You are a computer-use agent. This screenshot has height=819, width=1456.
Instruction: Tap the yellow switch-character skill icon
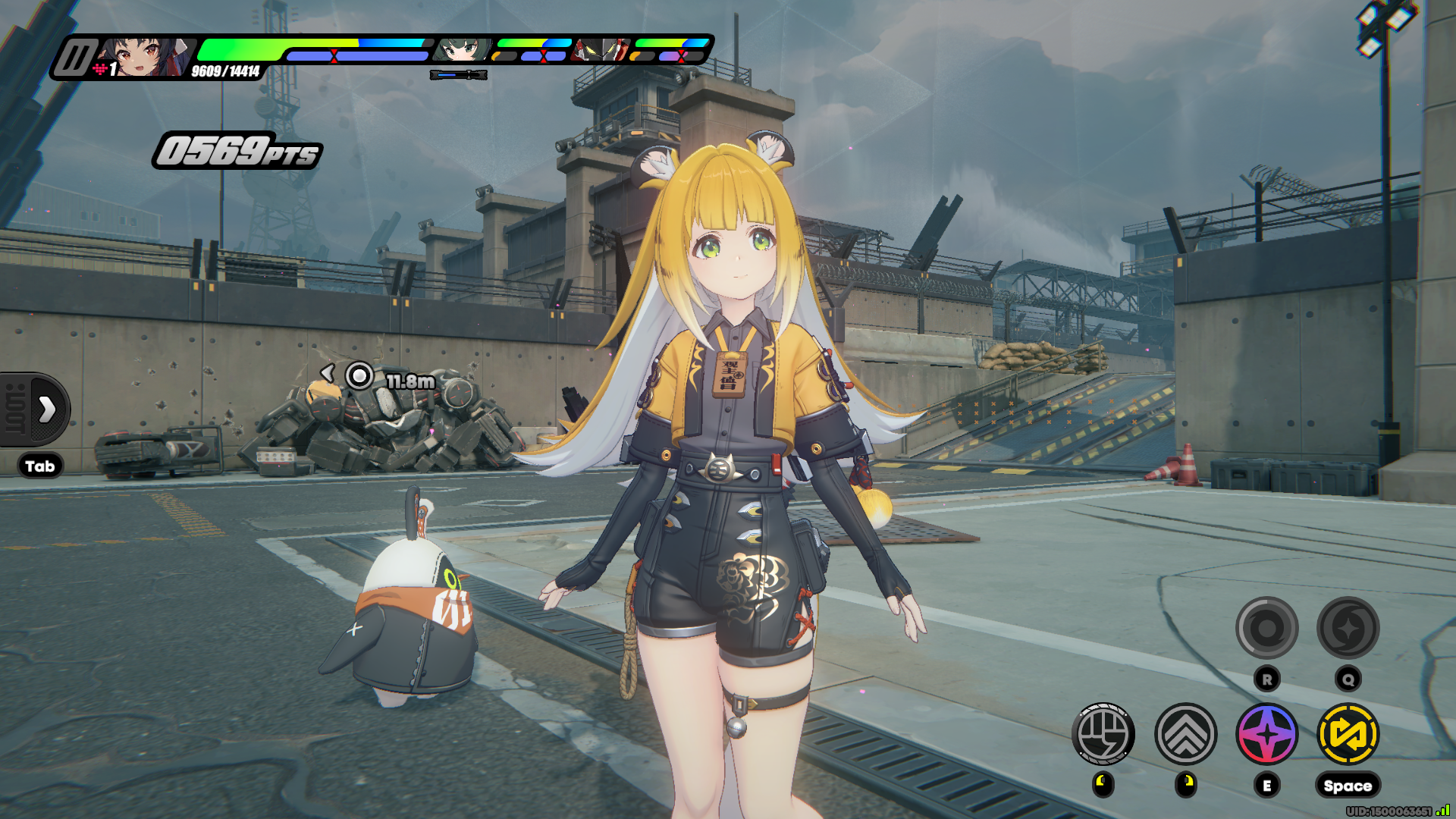(1348, 734)
